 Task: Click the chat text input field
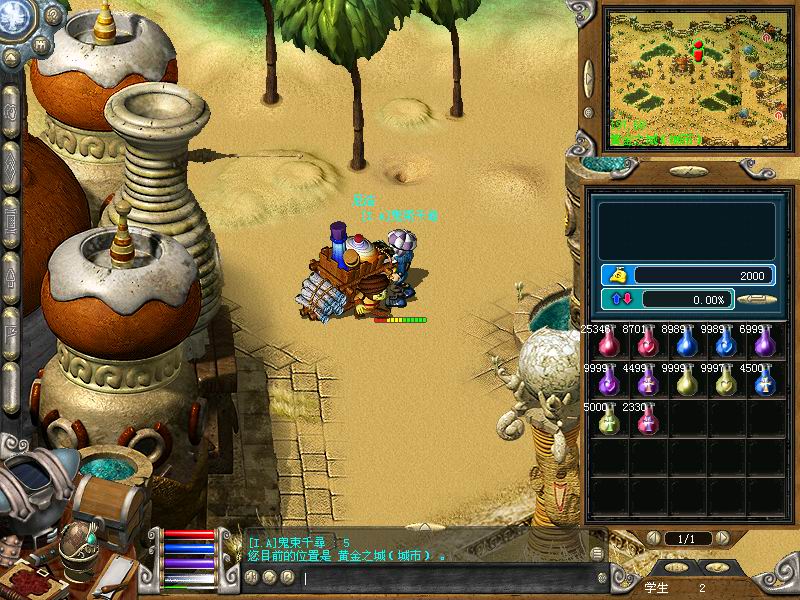pos(450,578)
